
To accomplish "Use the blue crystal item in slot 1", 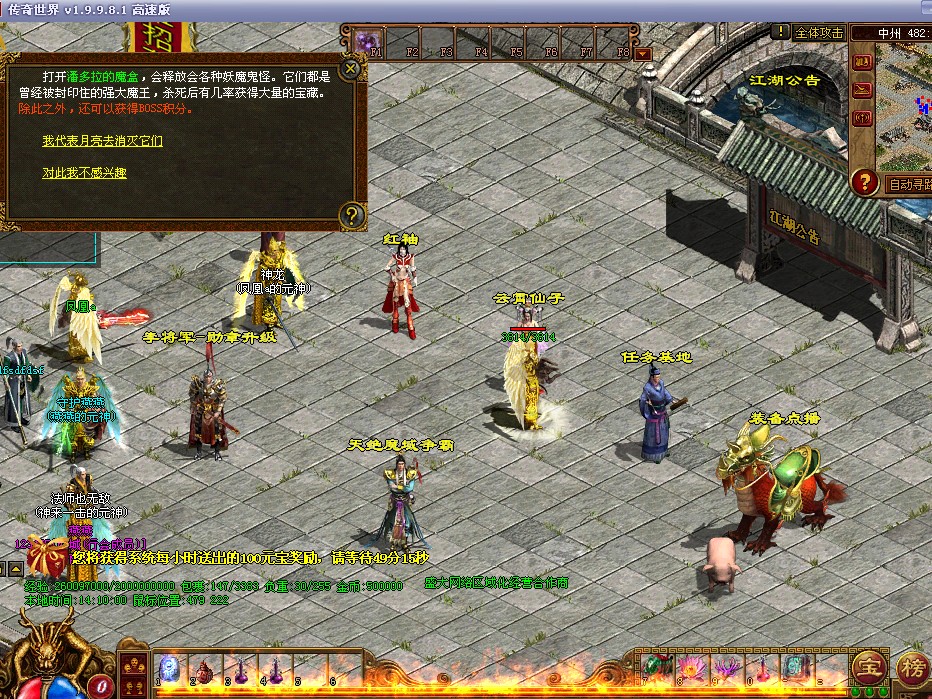I will coord(170,668).
